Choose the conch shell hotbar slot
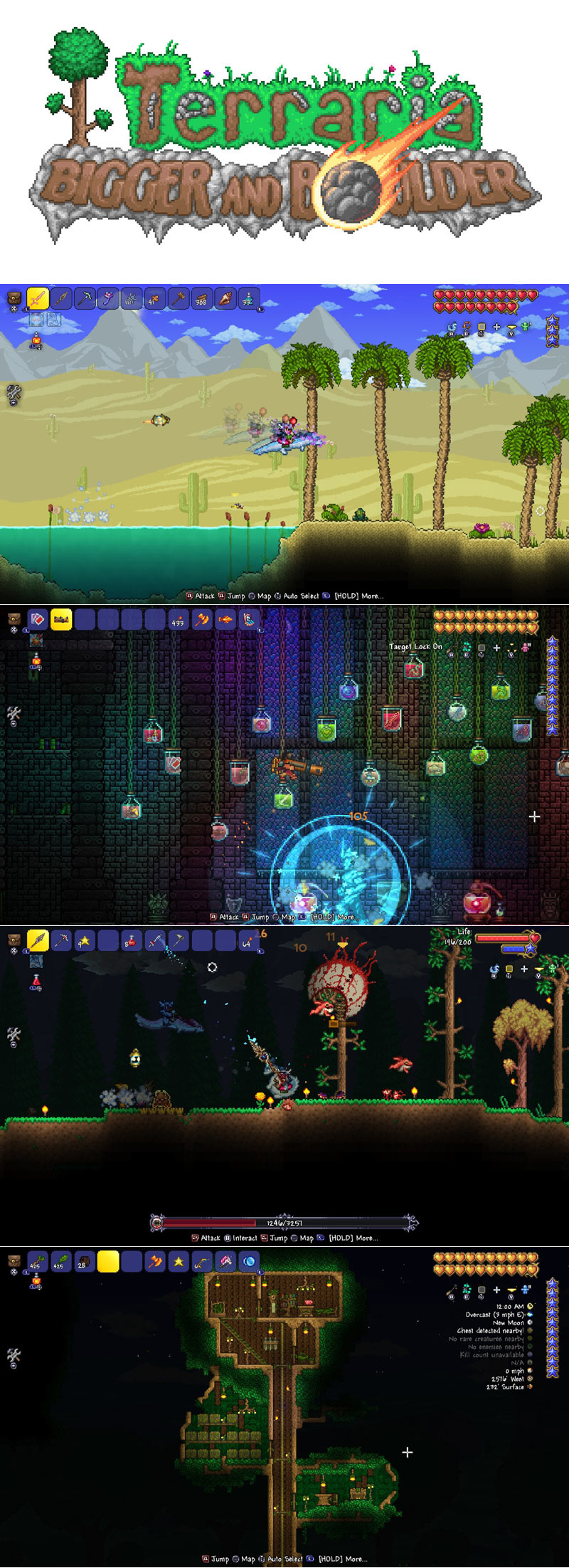 (x=225, y=299)
